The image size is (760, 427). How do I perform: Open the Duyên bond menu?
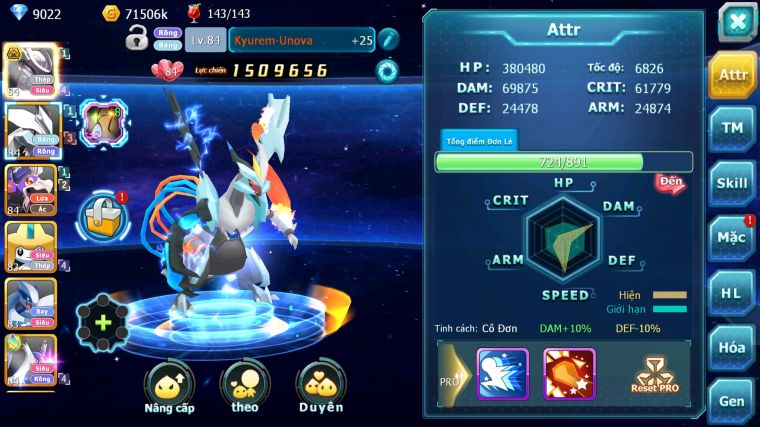click(320, 386)
